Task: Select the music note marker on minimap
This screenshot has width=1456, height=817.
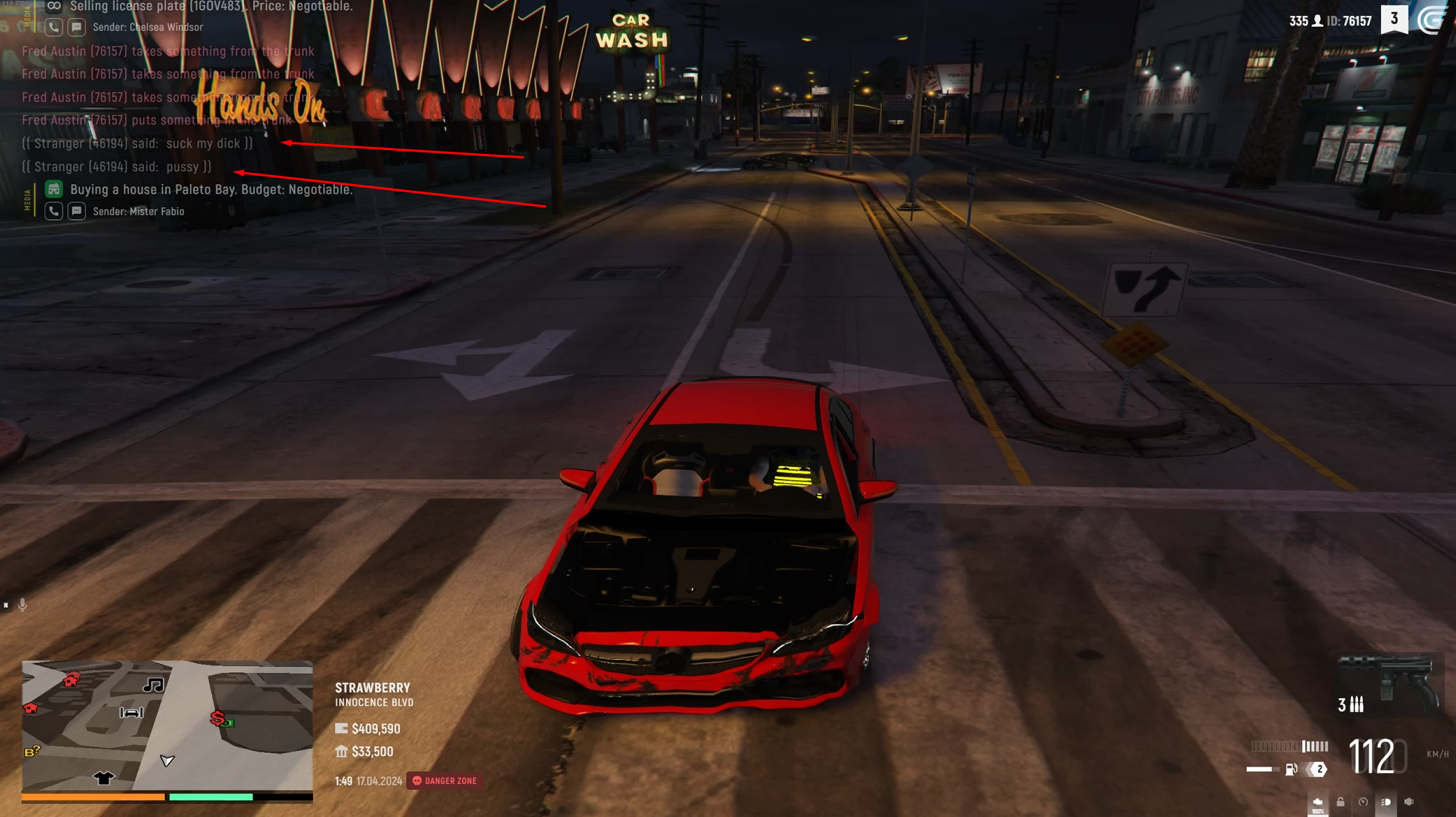Action: click(x=154, y=685)
